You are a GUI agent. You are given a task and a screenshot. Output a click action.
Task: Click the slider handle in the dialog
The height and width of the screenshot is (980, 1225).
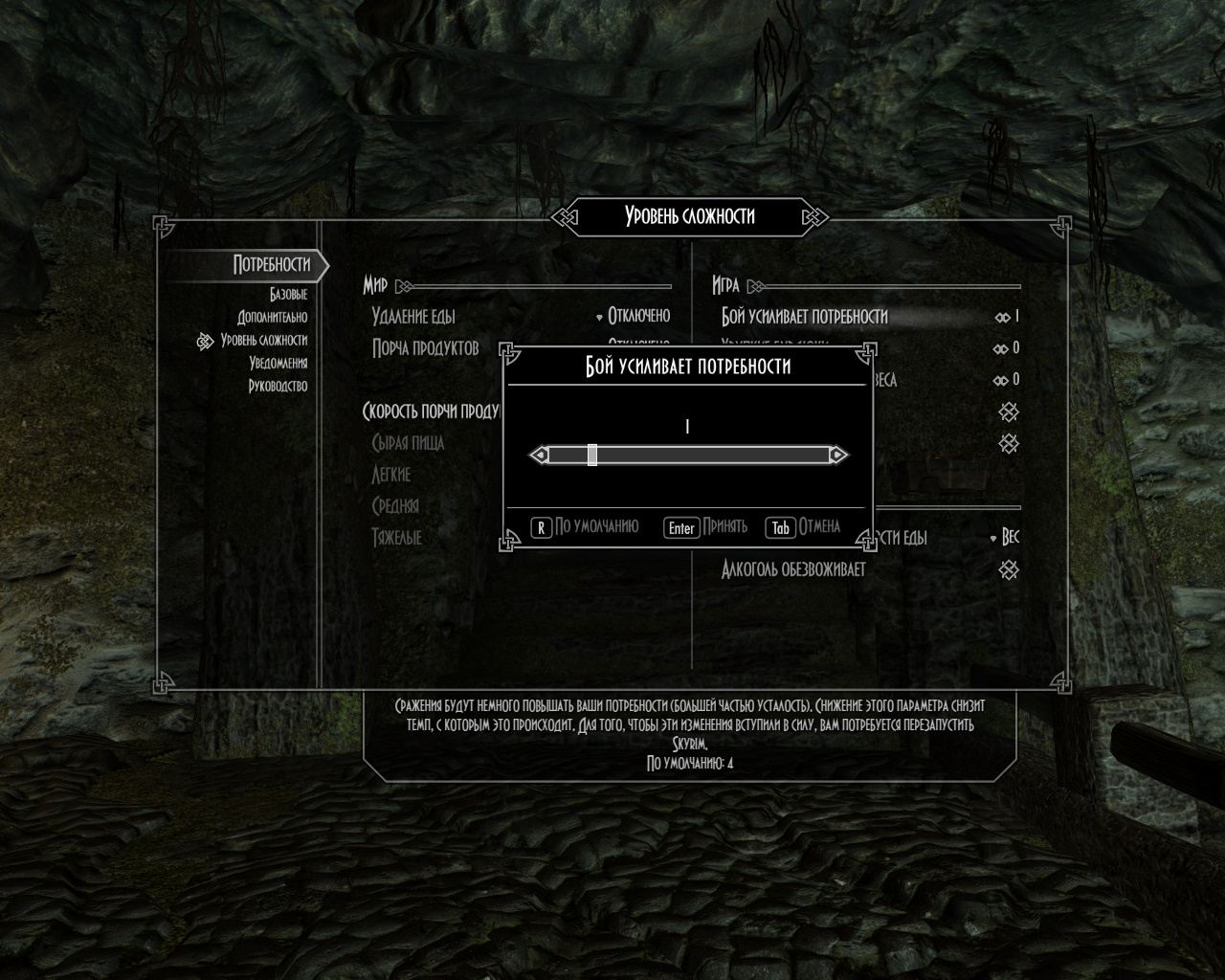pos(592,456)
